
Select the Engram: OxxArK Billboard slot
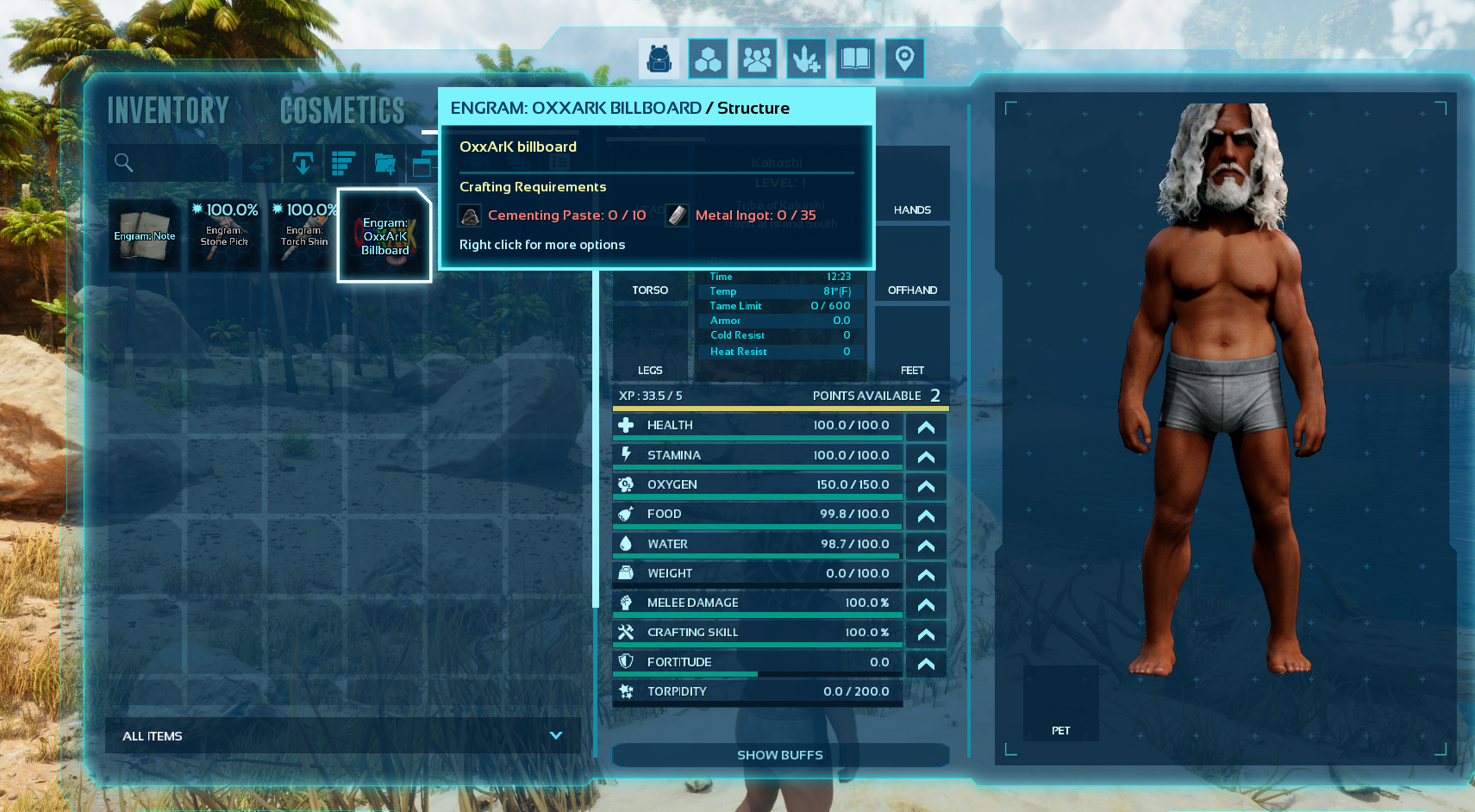[x=384, y=235]
